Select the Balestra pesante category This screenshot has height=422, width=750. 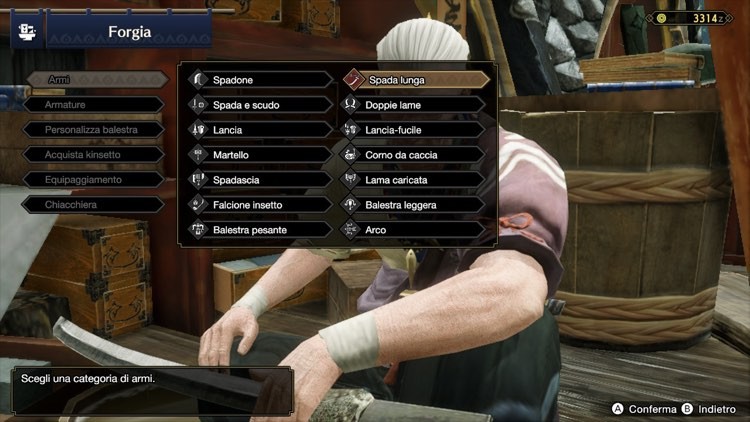pyautogui.click(x=260, y=230)
